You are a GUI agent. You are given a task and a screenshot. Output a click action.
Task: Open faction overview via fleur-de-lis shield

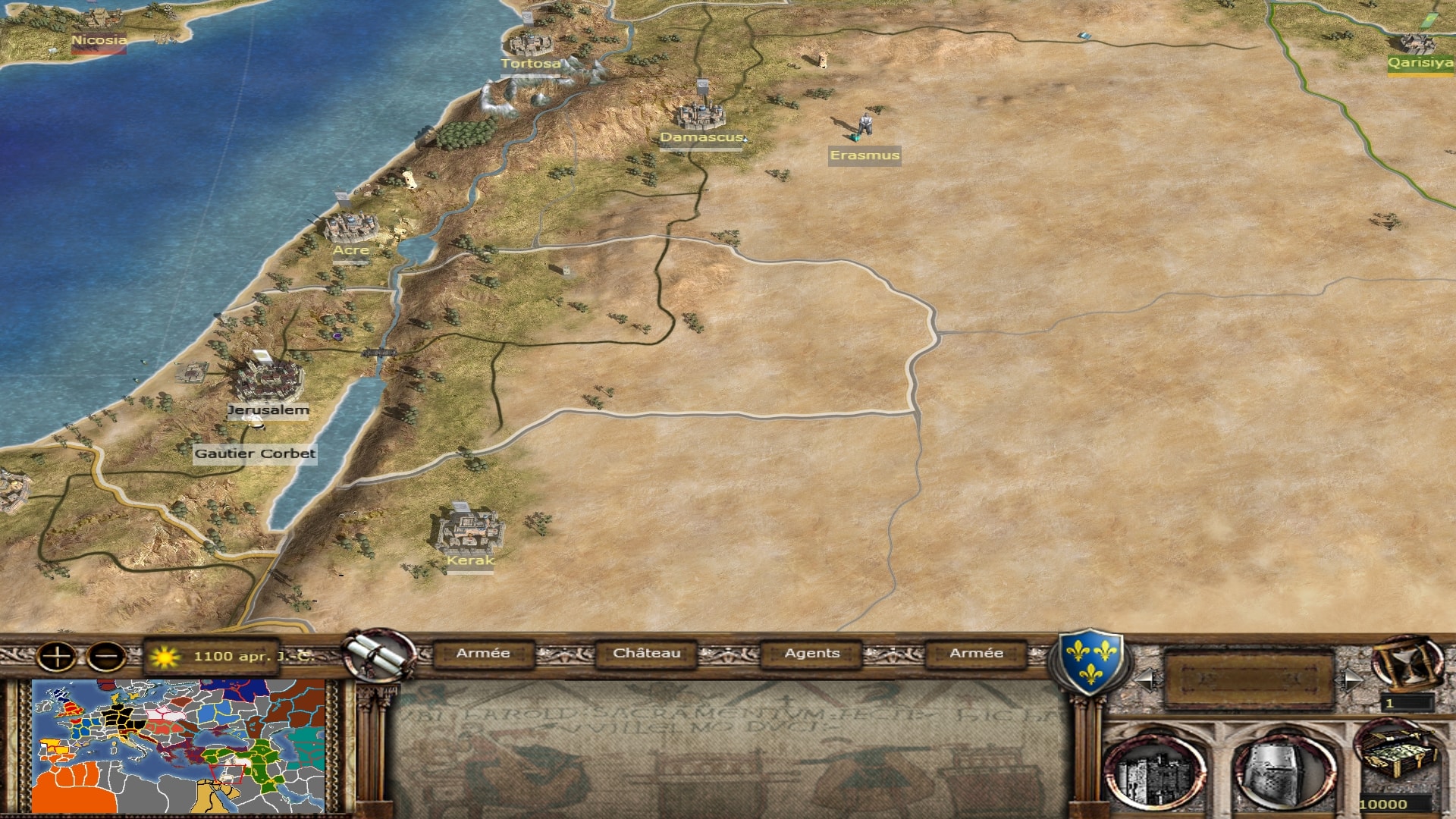tap(1090, 660)
